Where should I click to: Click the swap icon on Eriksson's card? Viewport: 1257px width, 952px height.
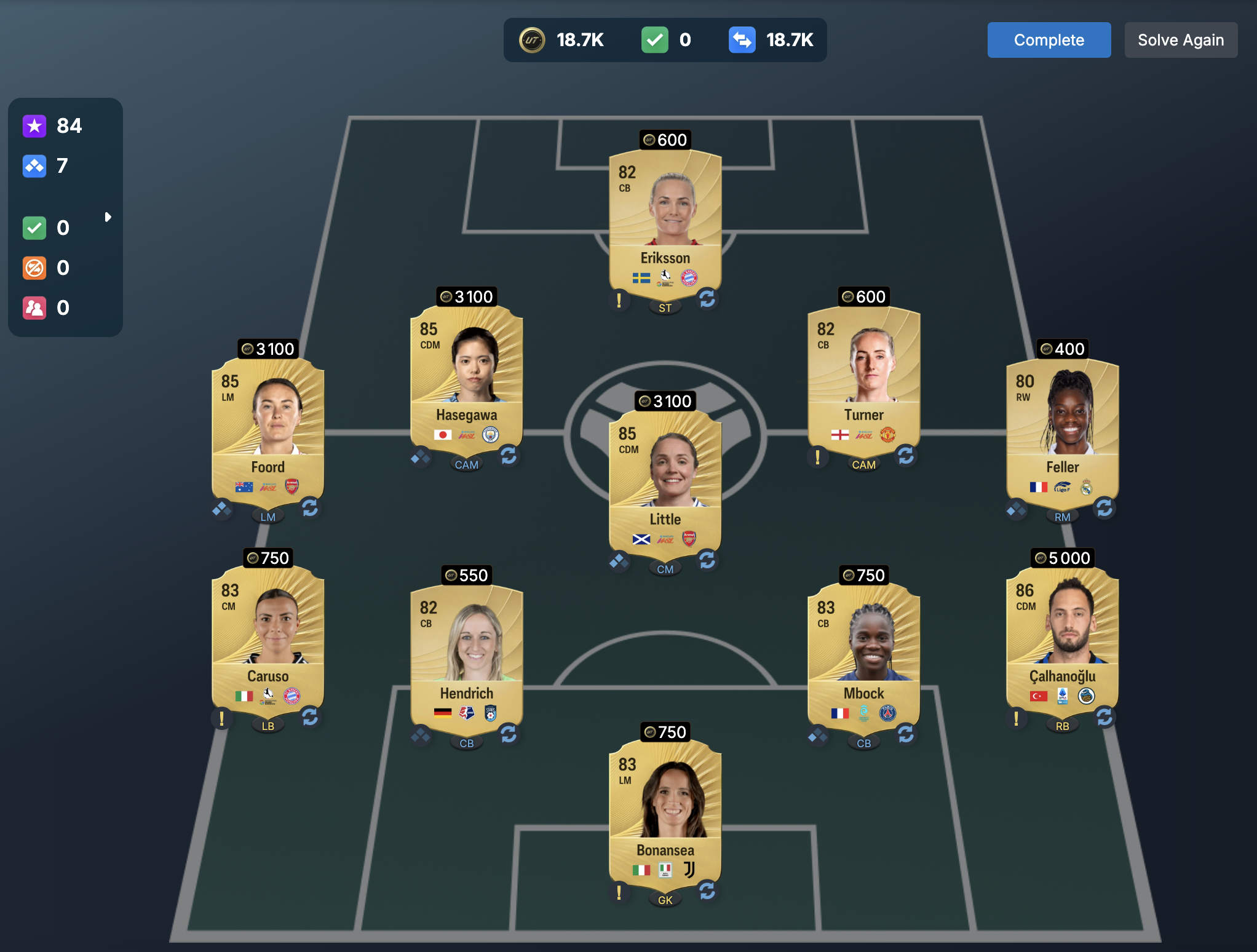pos(707,299)
